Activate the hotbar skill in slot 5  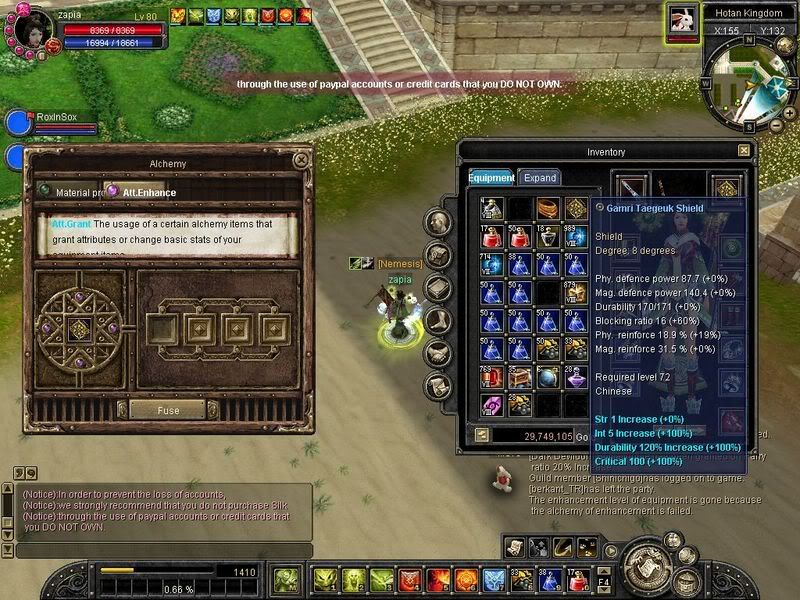(437, 579)
